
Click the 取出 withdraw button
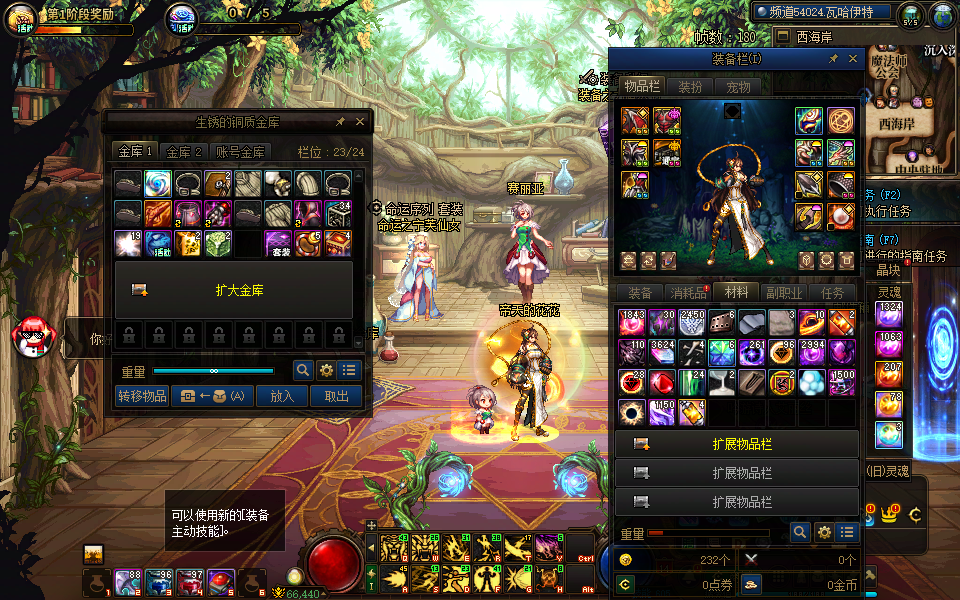[x=335, y=396]
